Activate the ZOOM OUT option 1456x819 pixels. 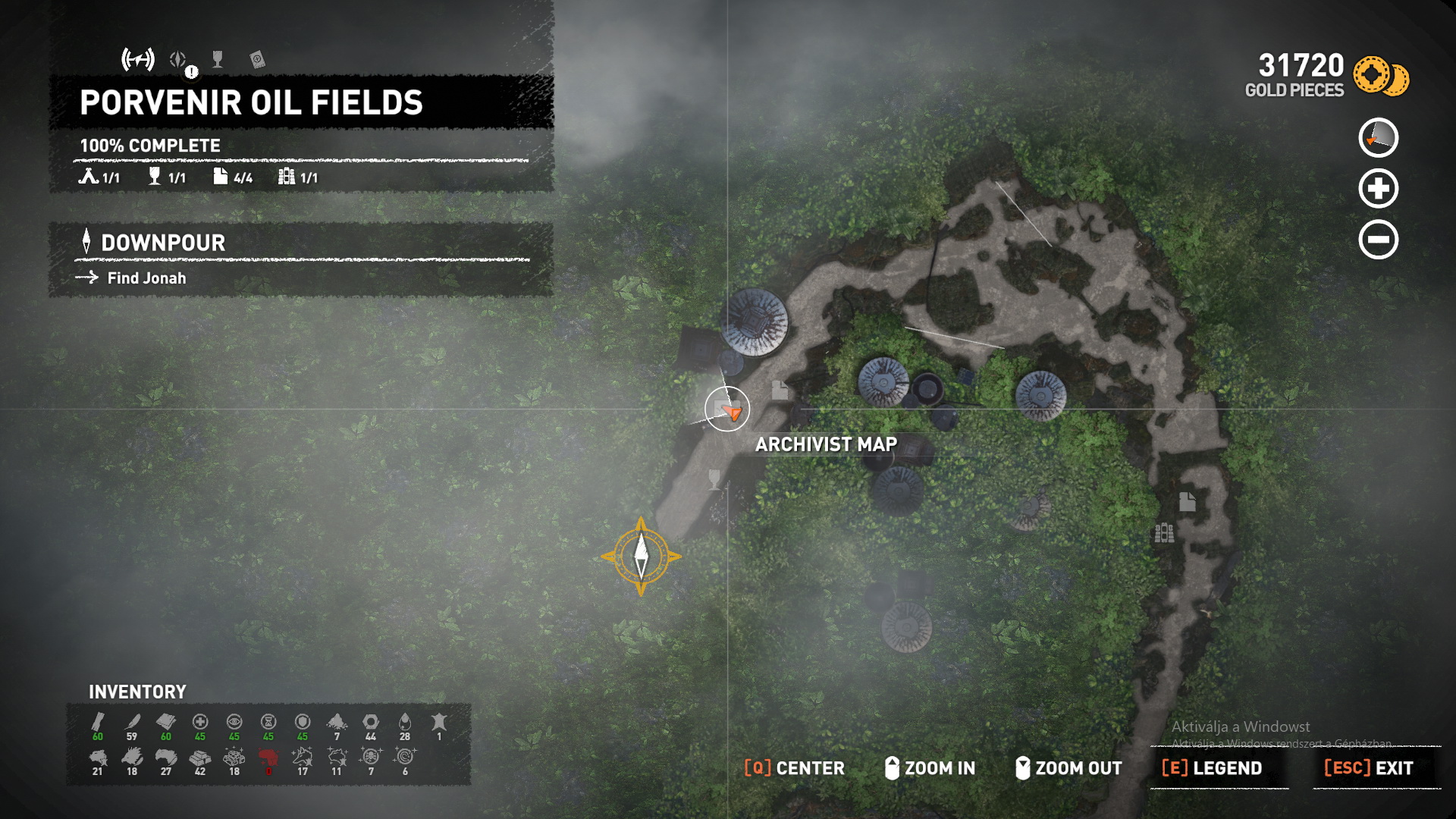tap(1068, 768)
